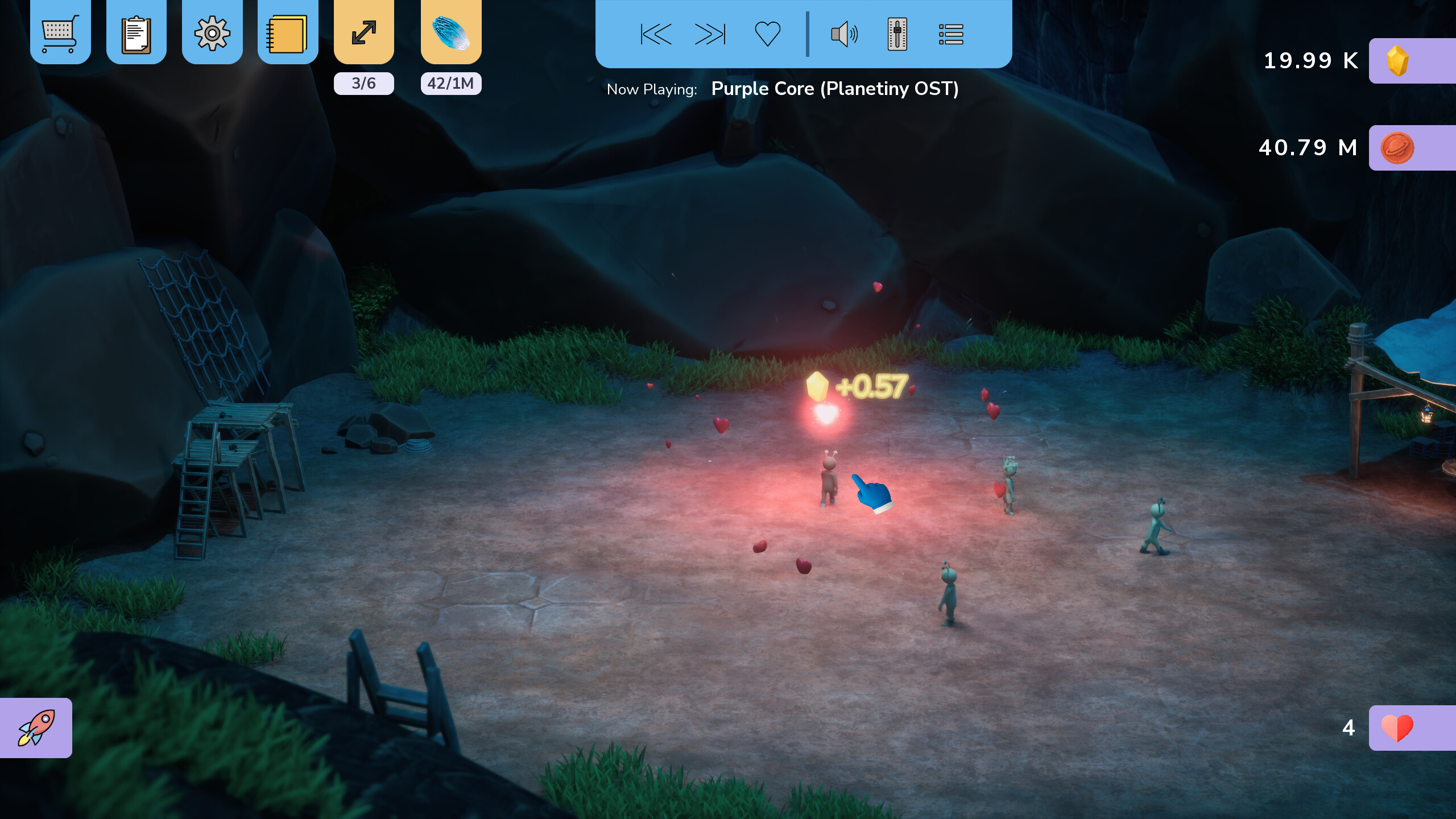1456x819 pixels.
Task: Click the 3/6 progress badge
Action: pos(363,83)
